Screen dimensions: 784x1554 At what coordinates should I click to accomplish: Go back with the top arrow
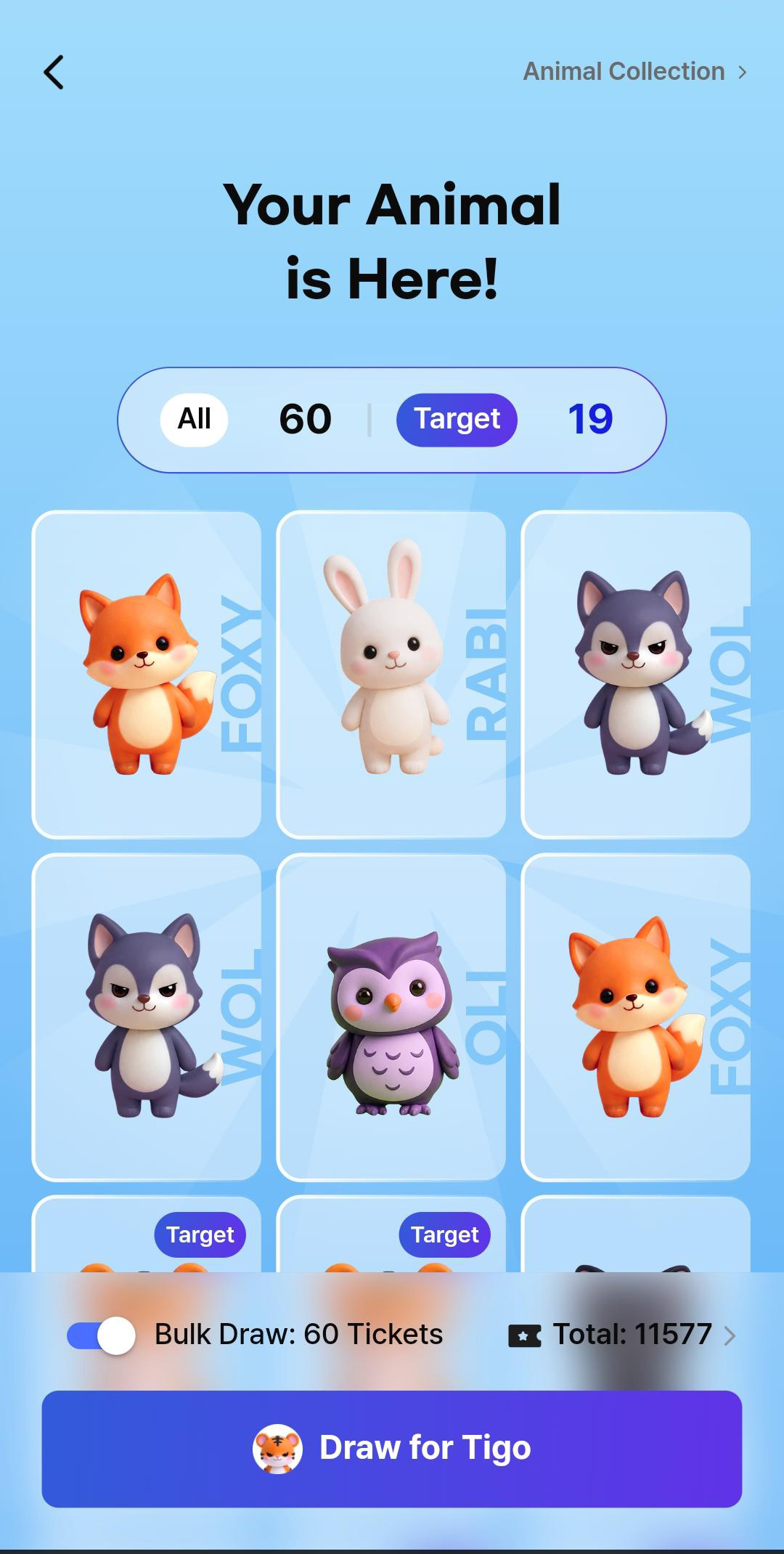point(54,73)
